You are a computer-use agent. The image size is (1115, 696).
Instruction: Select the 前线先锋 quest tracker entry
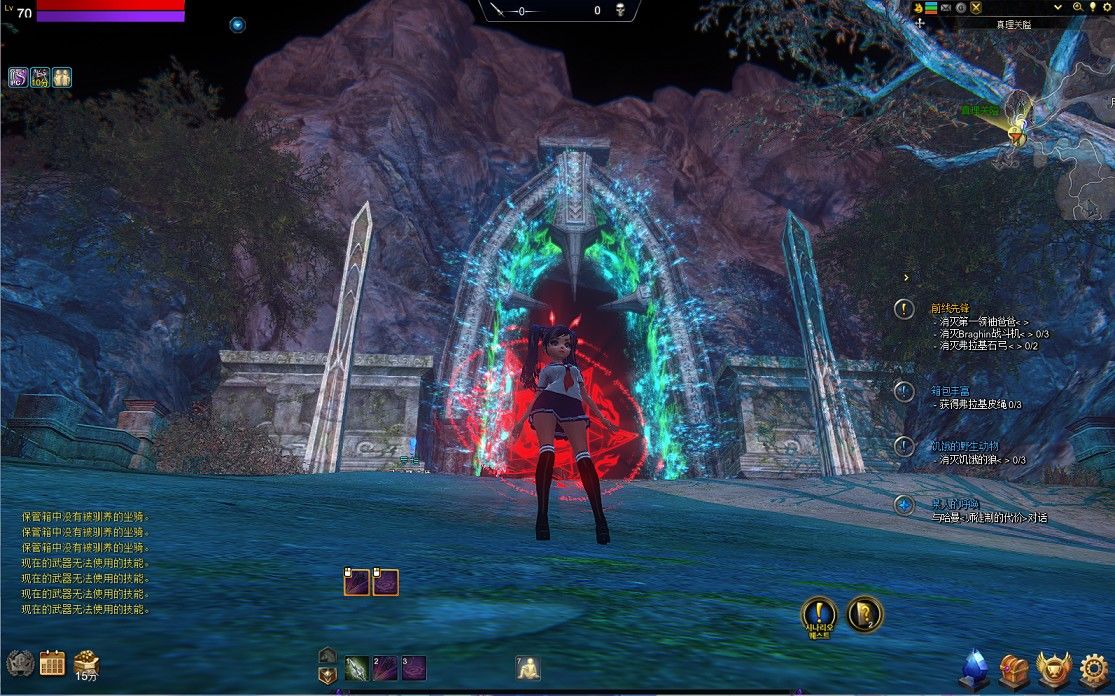[x=949, y=308]
